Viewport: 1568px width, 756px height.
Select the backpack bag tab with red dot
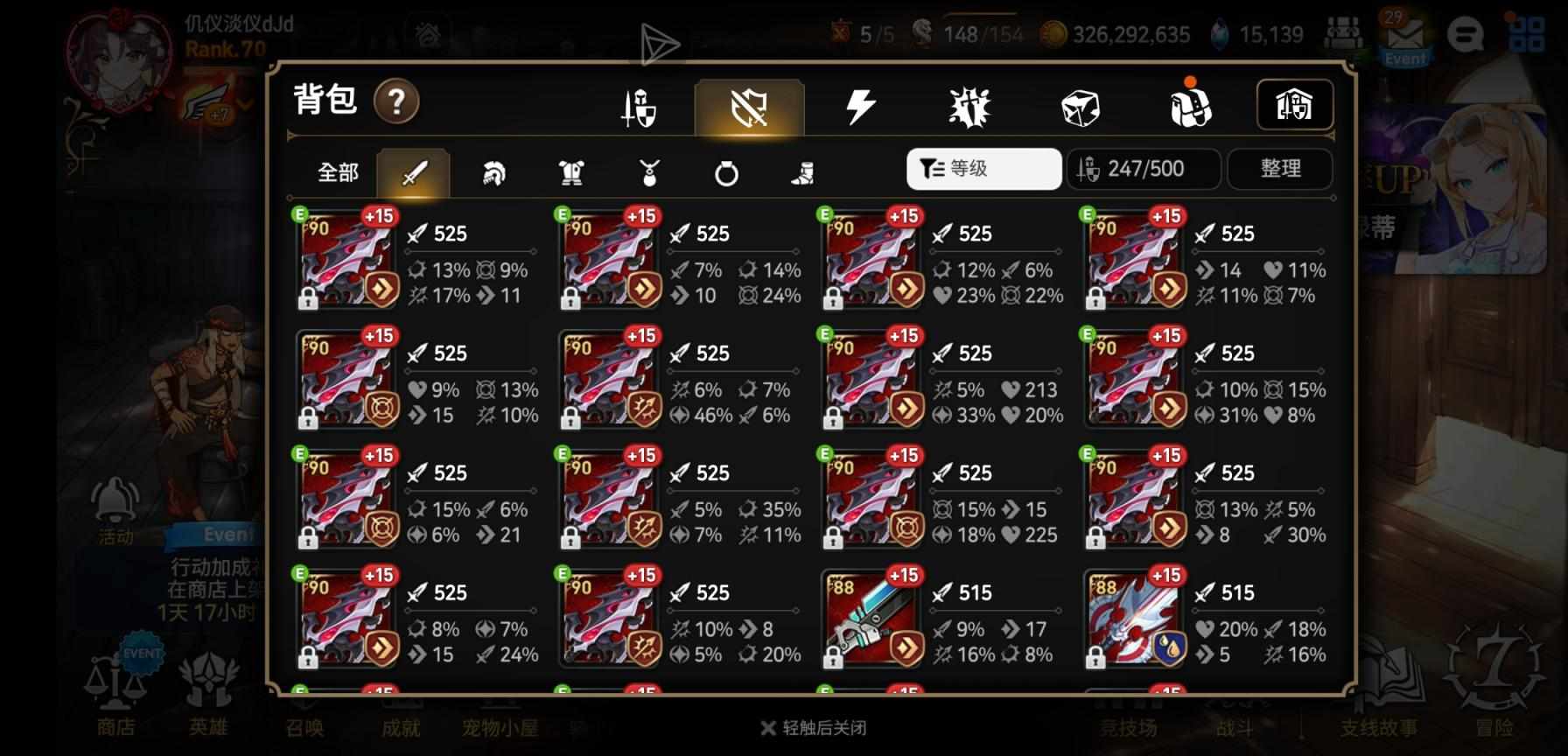(x=1190, y=107)
